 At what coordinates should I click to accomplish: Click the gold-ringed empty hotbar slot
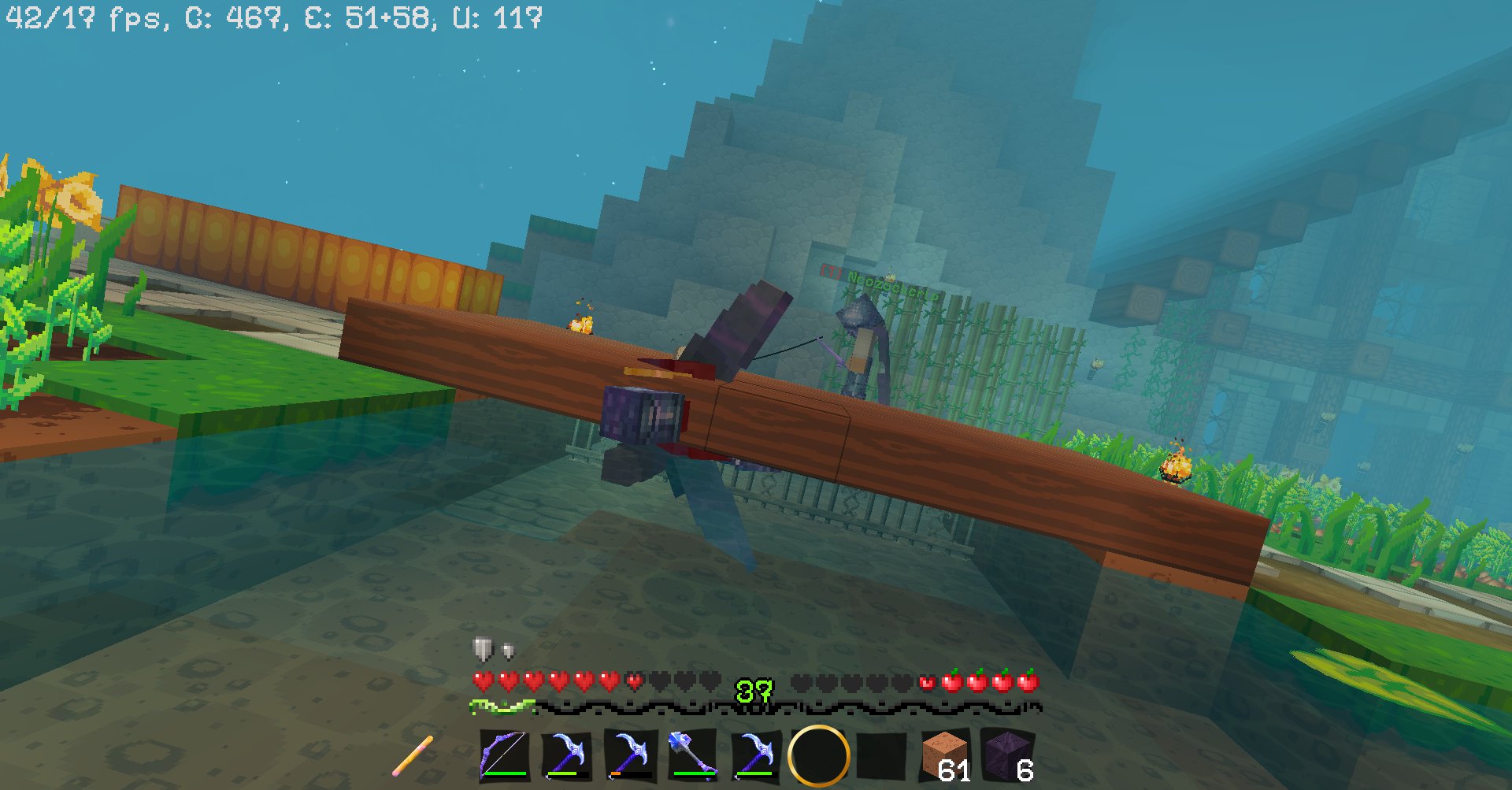[x=818, y=755]
